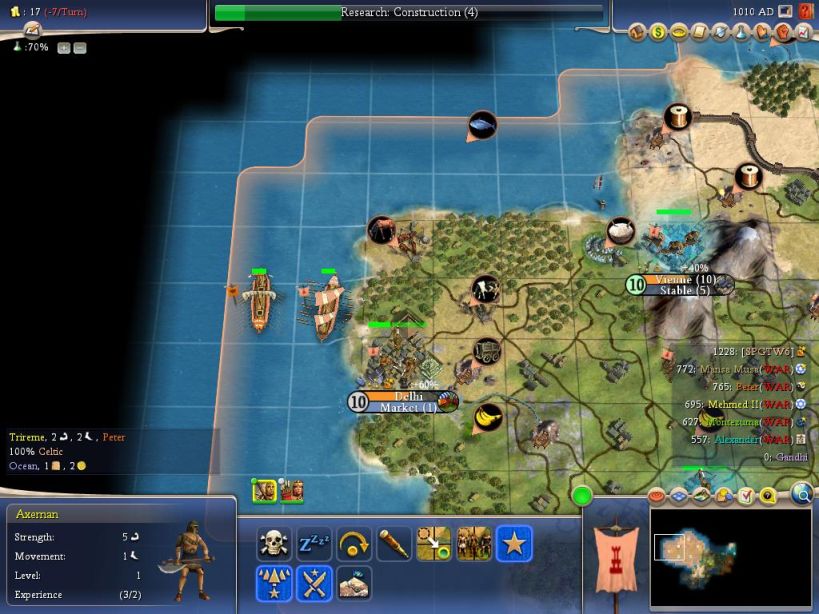
Task: Open the Domestic Advisor house icon
Action: click(x=638, y=34)
